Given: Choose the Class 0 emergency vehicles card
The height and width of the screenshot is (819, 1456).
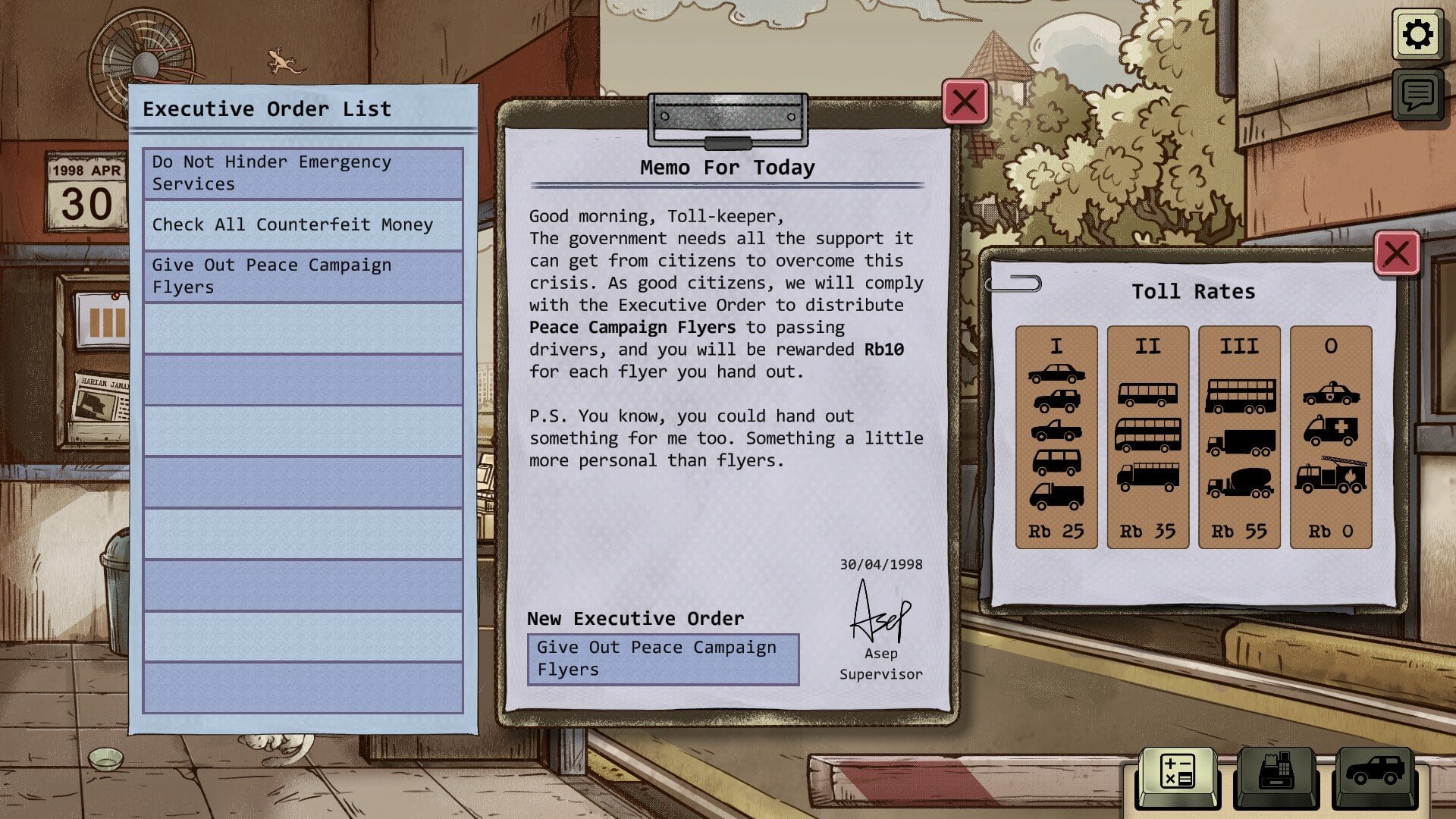Looking at the screenshot, I should point(1331,437).
